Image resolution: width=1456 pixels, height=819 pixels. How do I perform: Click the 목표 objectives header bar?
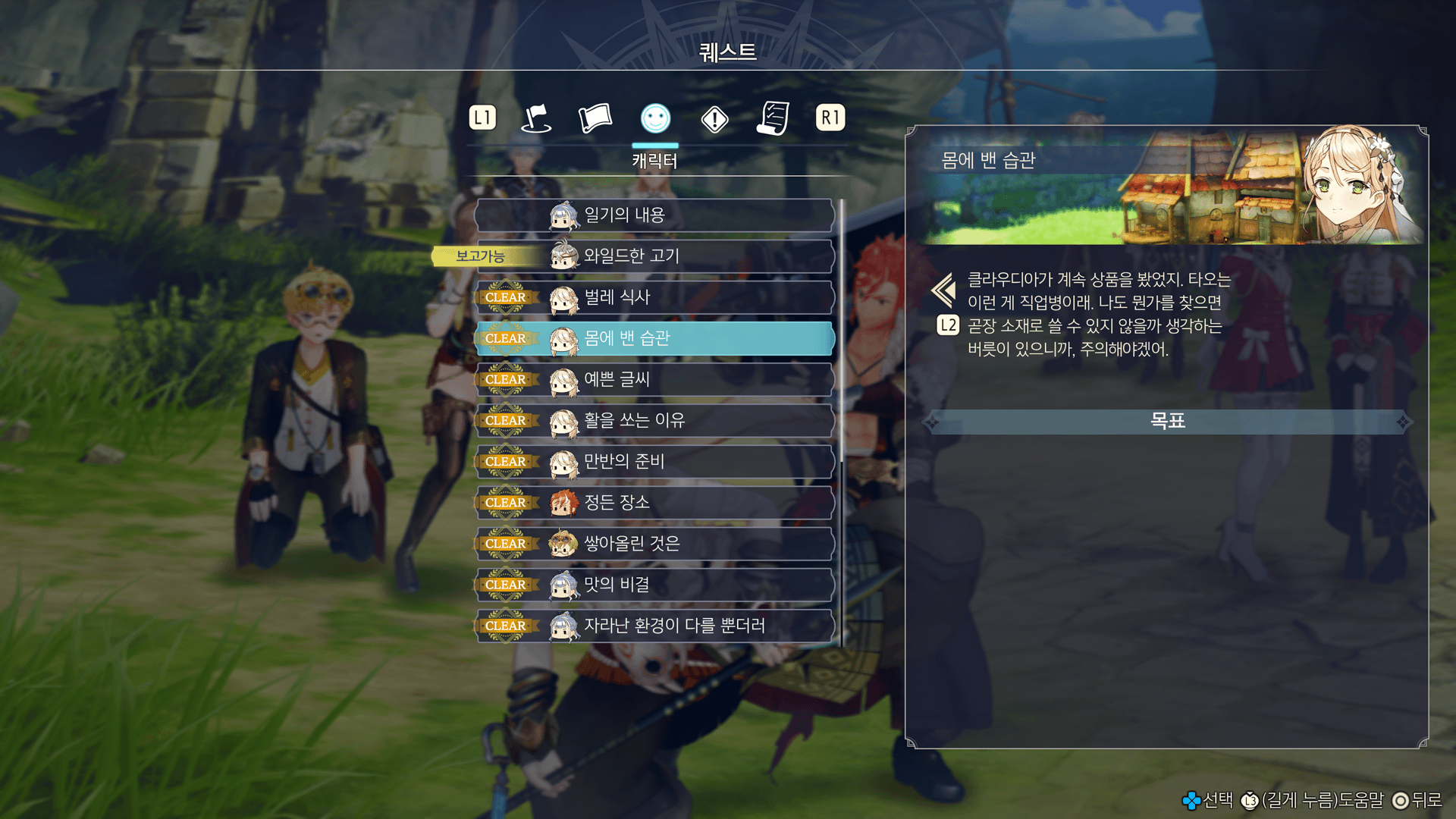click(x=1167, y=421)
